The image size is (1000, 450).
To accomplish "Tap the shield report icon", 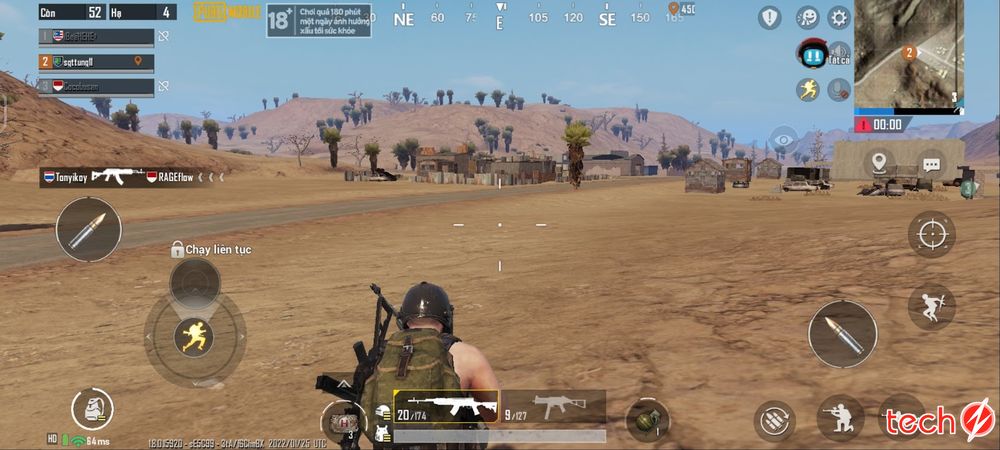I will click(x=769, y=17).
